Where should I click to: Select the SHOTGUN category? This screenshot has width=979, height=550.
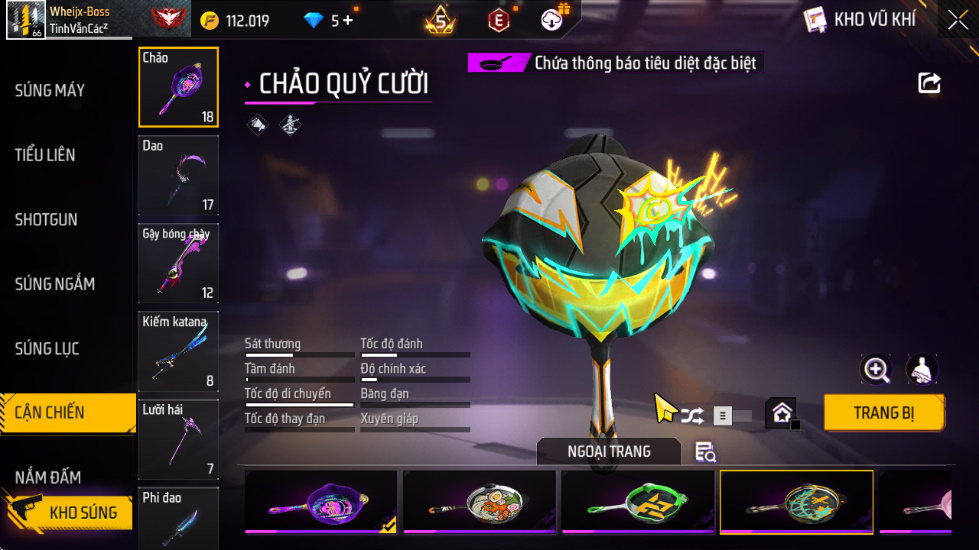[x=46, y=220]
